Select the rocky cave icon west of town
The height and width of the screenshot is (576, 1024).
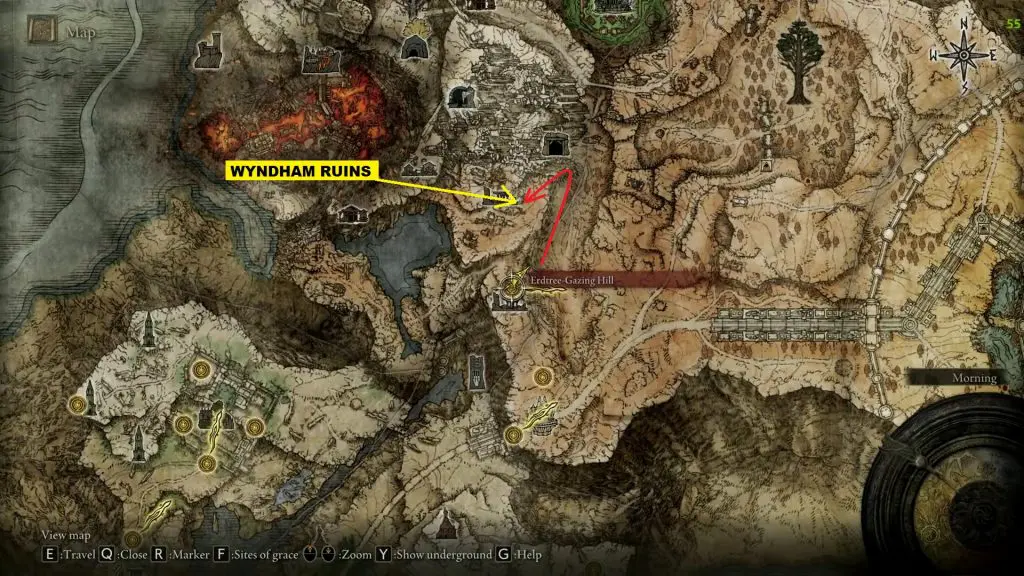[461, 98]
